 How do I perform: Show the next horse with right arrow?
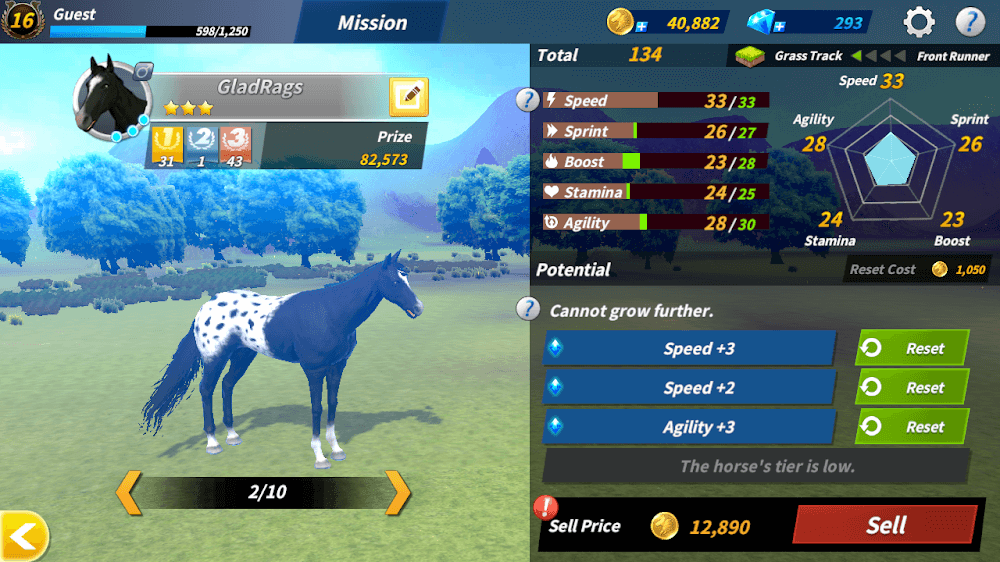tap(398, 492)
